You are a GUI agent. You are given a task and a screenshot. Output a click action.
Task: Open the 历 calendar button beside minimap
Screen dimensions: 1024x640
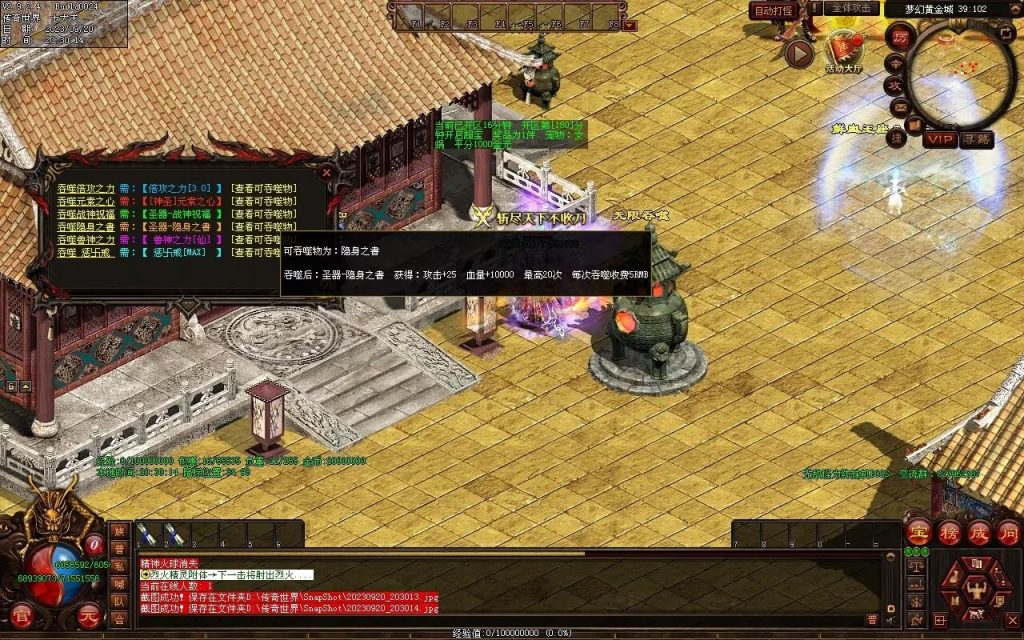click(899, 37)
